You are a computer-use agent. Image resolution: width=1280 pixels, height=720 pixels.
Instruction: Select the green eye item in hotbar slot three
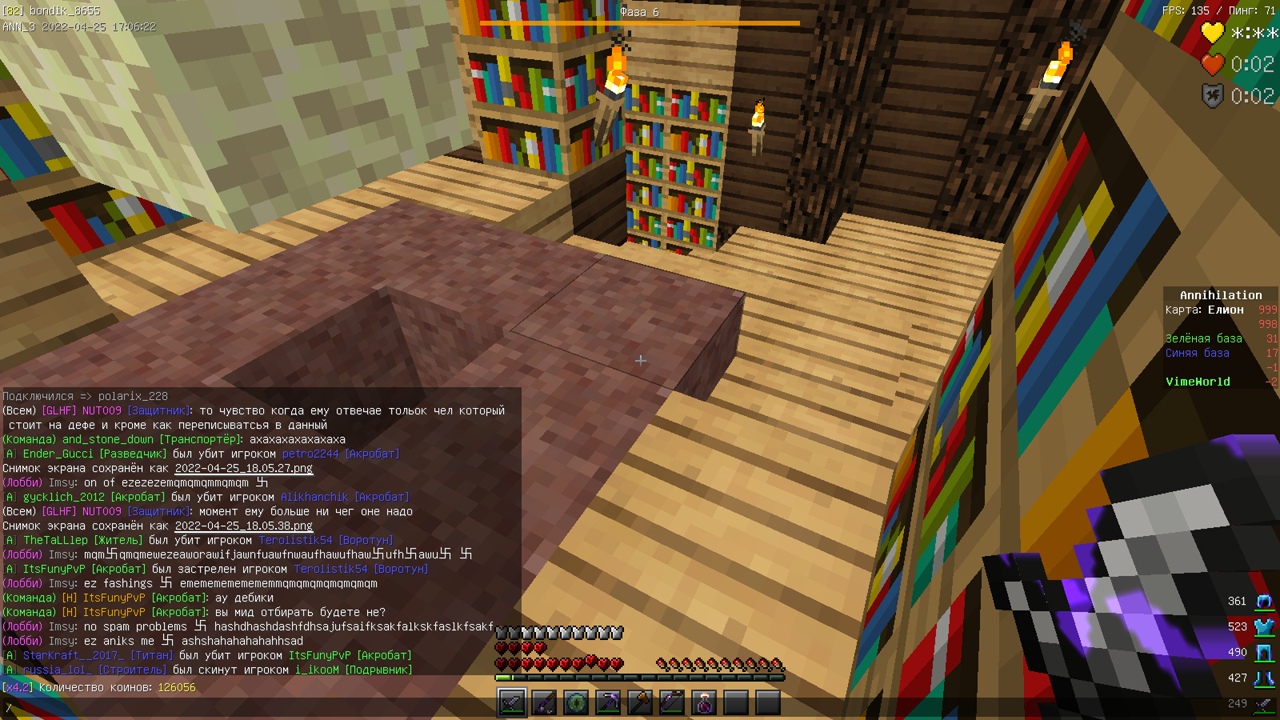coord(576,703)
